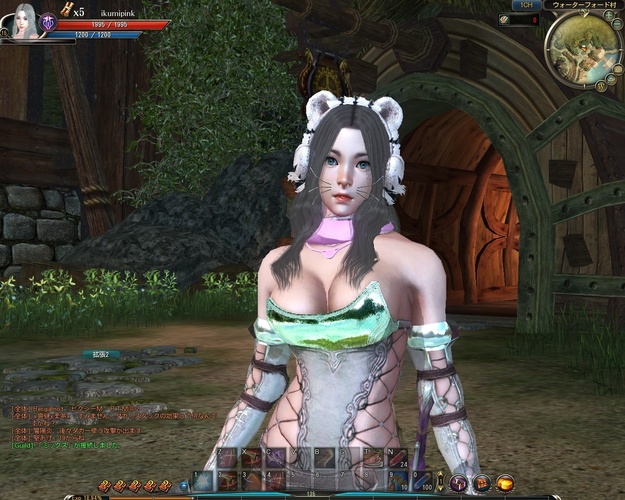Open the round orange menu button
625x500 pixels.
[x=505, y=483]
